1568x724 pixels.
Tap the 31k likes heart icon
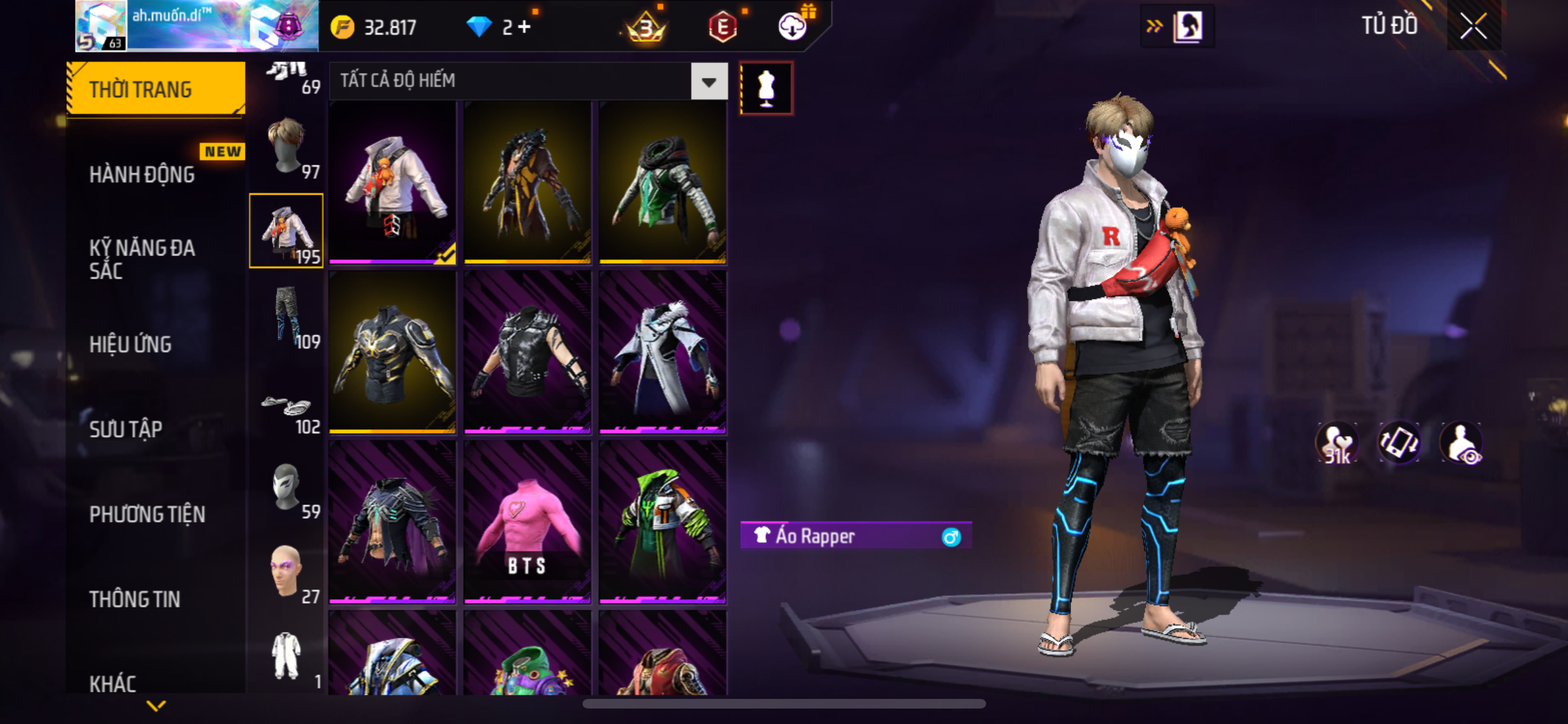(1336, 443)
